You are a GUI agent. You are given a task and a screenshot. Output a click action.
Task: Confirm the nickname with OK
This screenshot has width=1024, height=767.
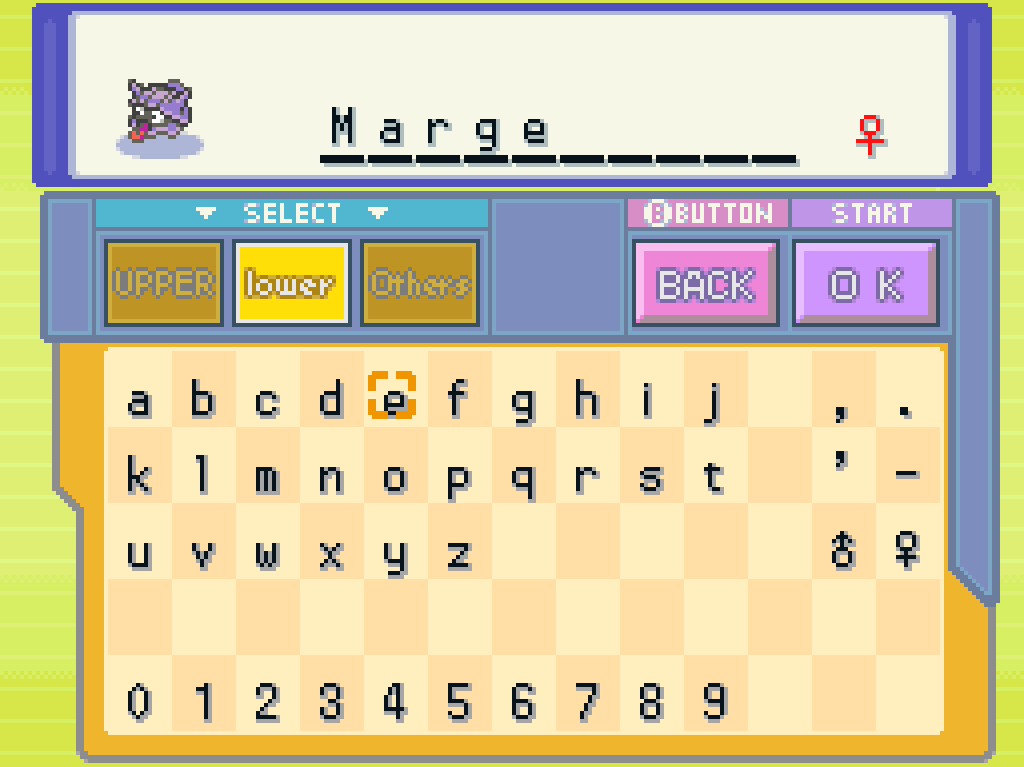coord(866,285)
